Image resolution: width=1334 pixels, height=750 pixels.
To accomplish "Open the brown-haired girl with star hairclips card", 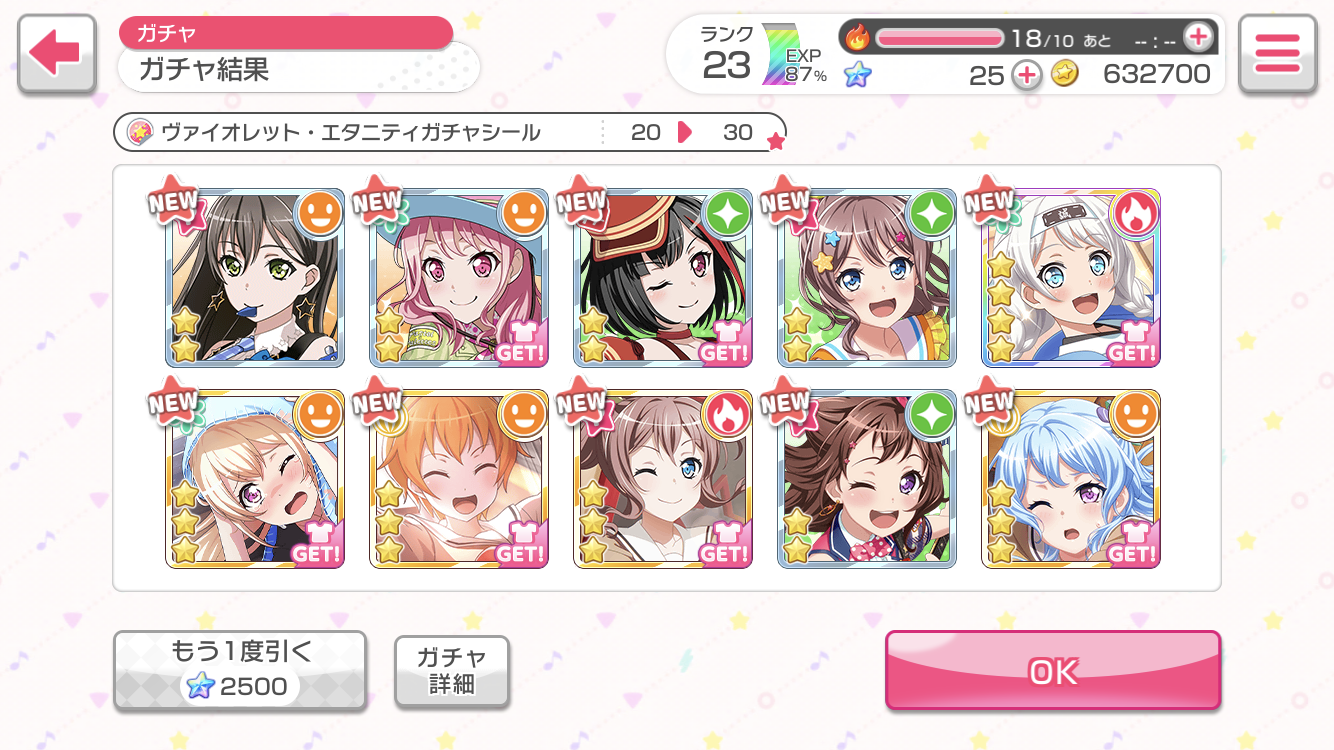I will [867, 277].
